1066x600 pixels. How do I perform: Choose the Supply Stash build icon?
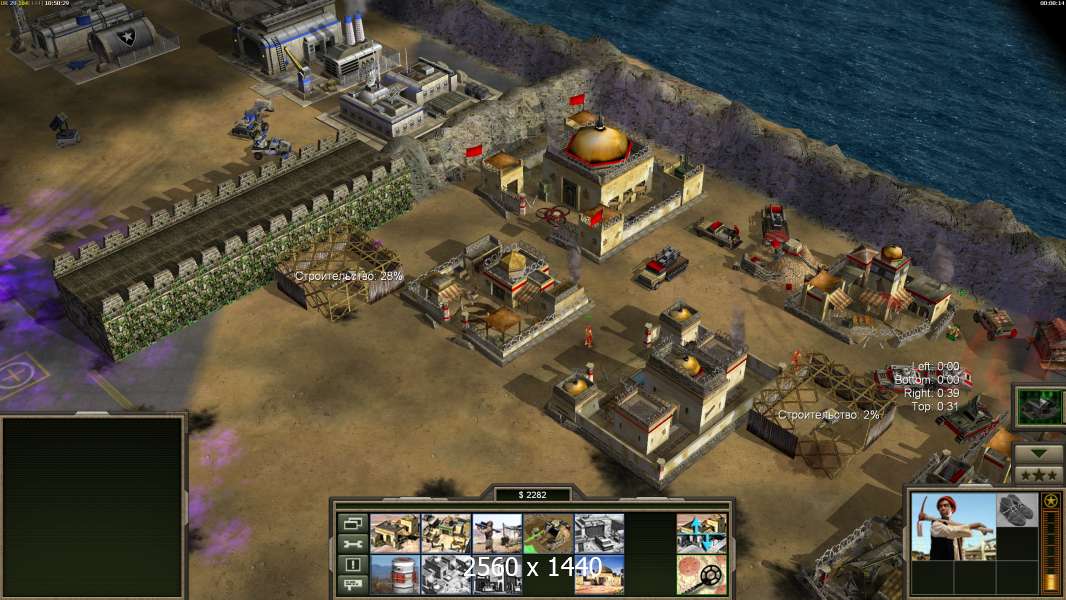(x=395, y=533)
